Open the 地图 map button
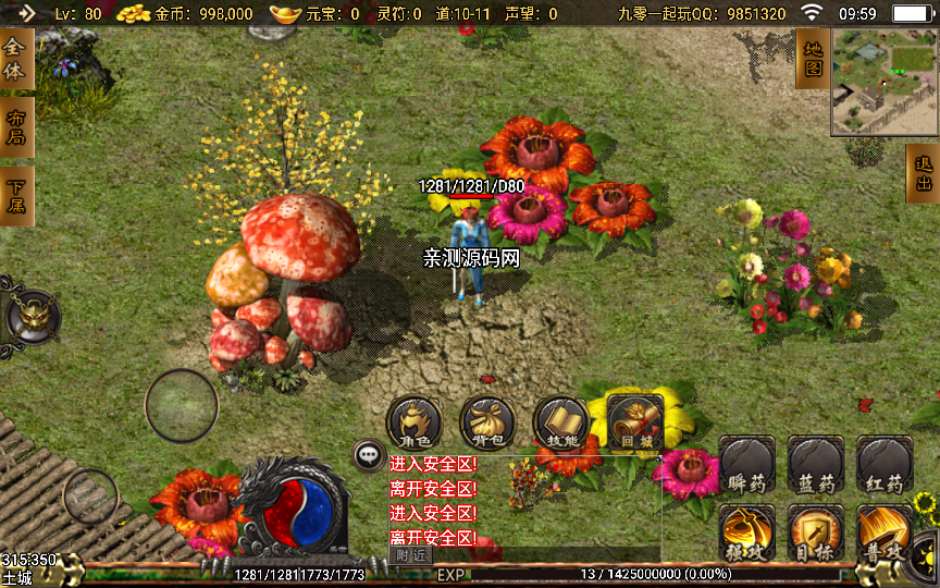This screenshot has height=588, width=940. 813,58
